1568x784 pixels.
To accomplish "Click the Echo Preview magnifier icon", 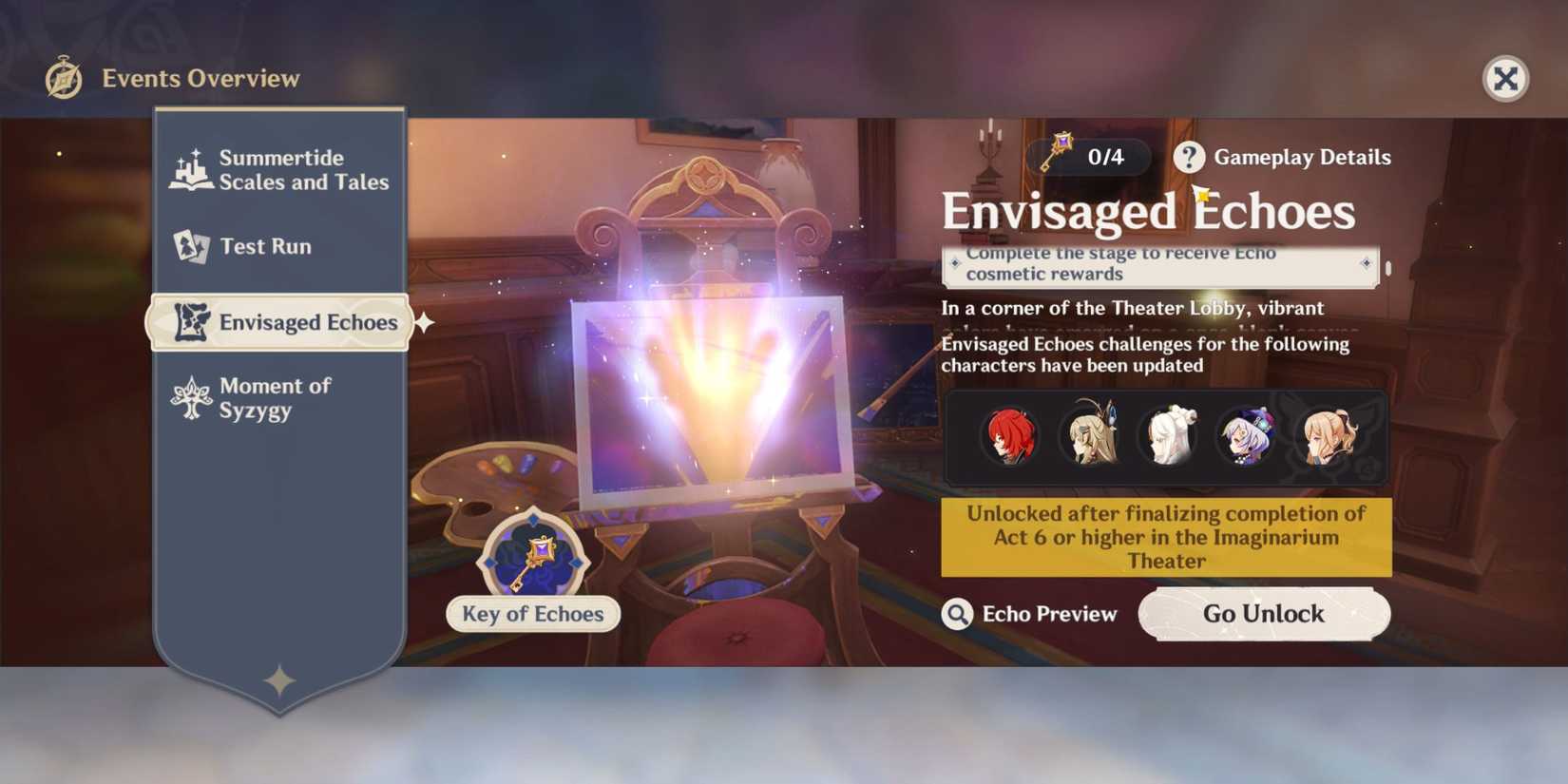I will [x=957, y=614].
